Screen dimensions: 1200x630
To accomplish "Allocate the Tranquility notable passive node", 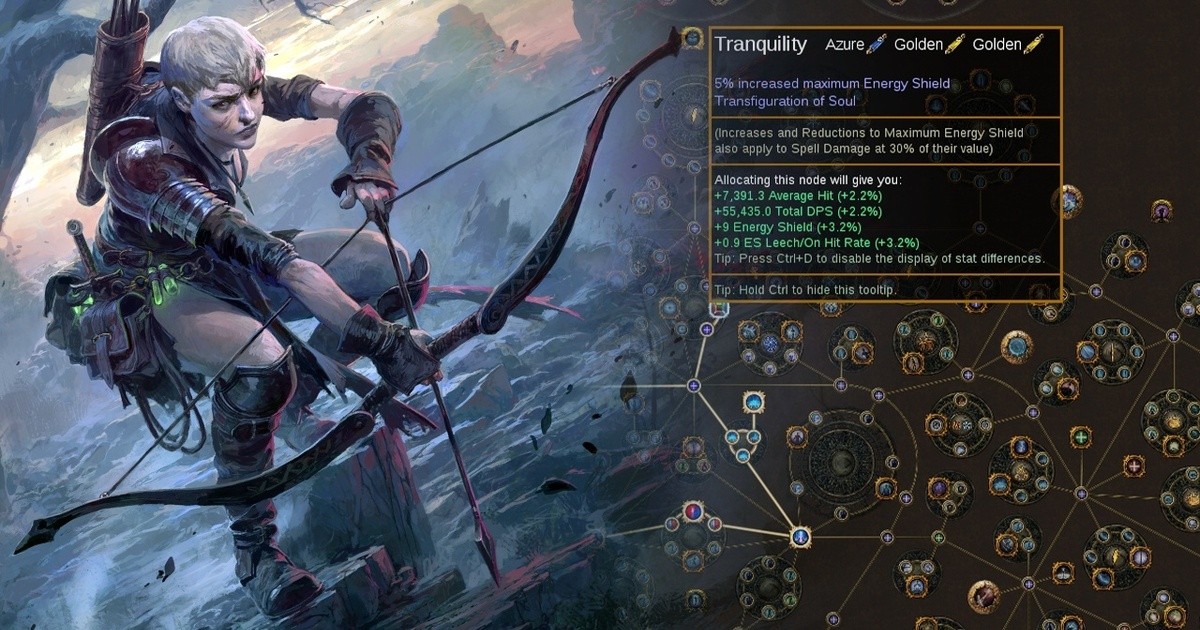I will (692, 39).
